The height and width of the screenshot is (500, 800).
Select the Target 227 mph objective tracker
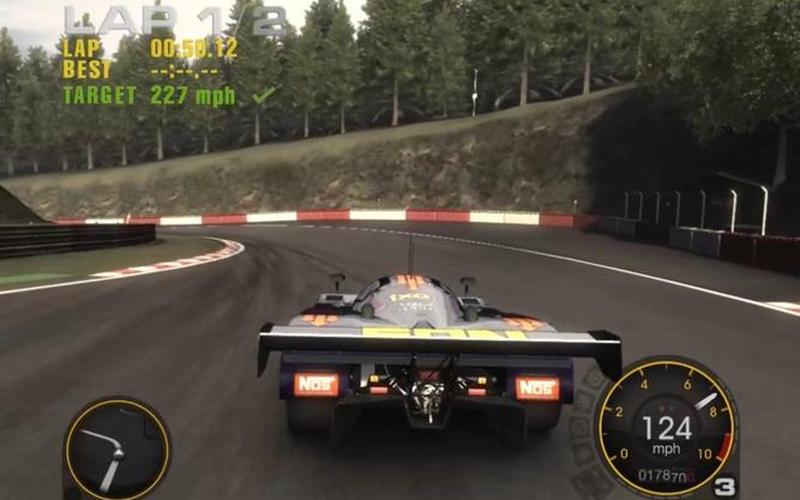coord(166,96)
